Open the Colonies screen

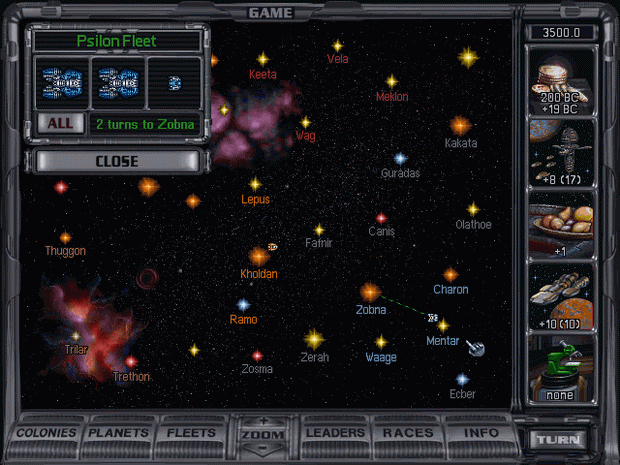pyautogui.click(x=47, y=434)
